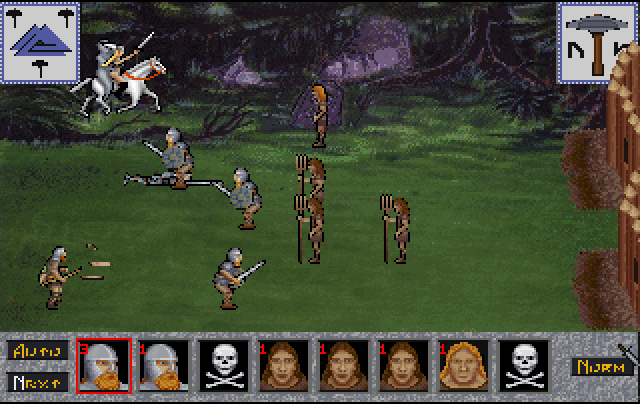
Task: Toggle the Auto combat button
Action: (38, 351)
